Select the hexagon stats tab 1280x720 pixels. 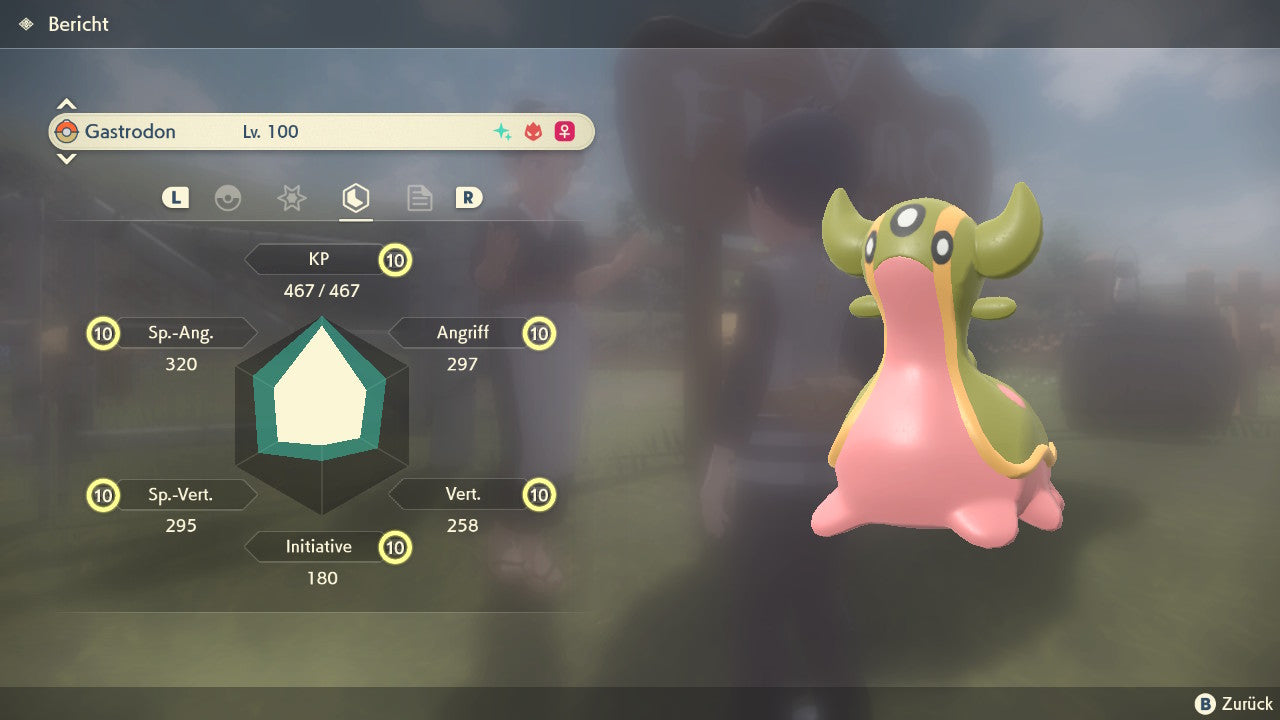click(x=354, y=198)
